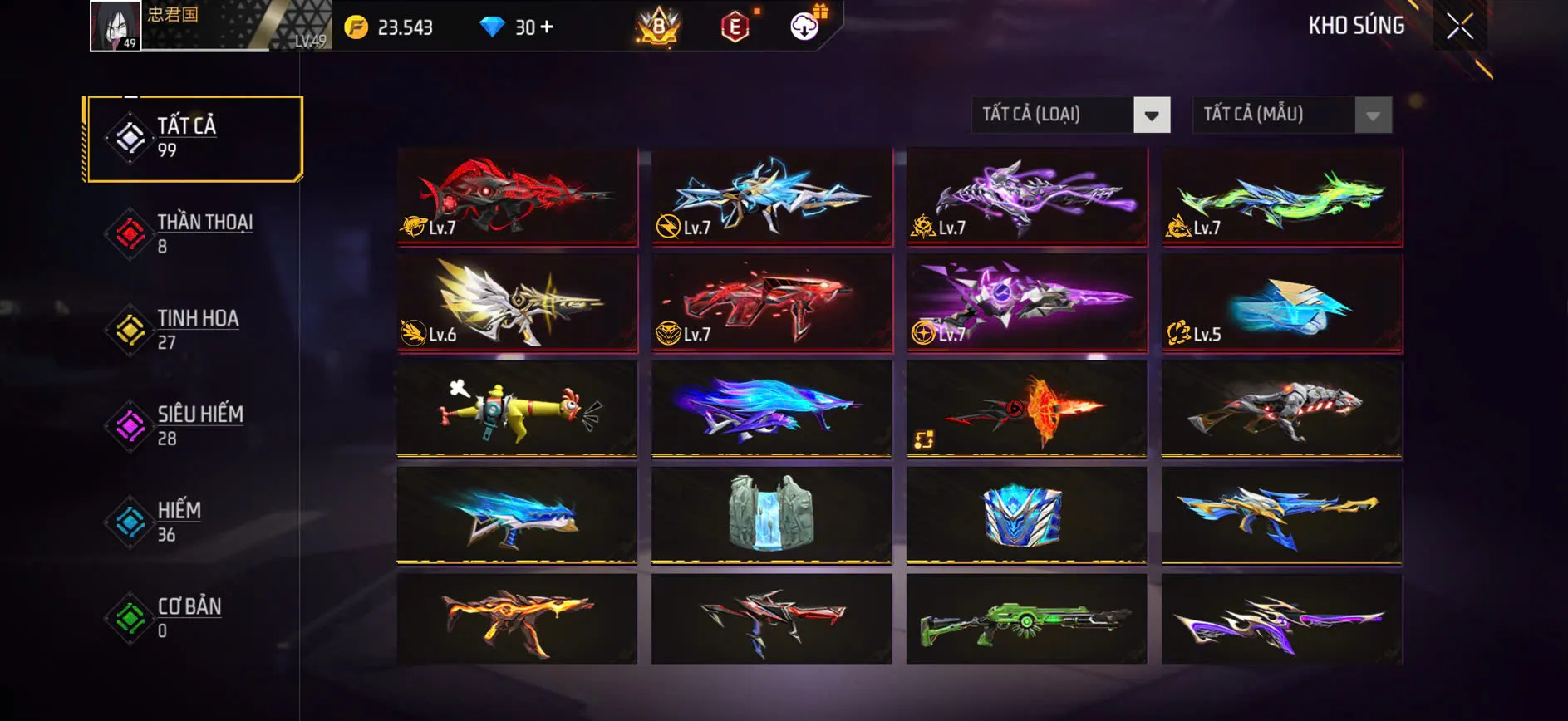Select the red Thần Thoại rarity diamond icon
1568x721 pixels.
129,233
